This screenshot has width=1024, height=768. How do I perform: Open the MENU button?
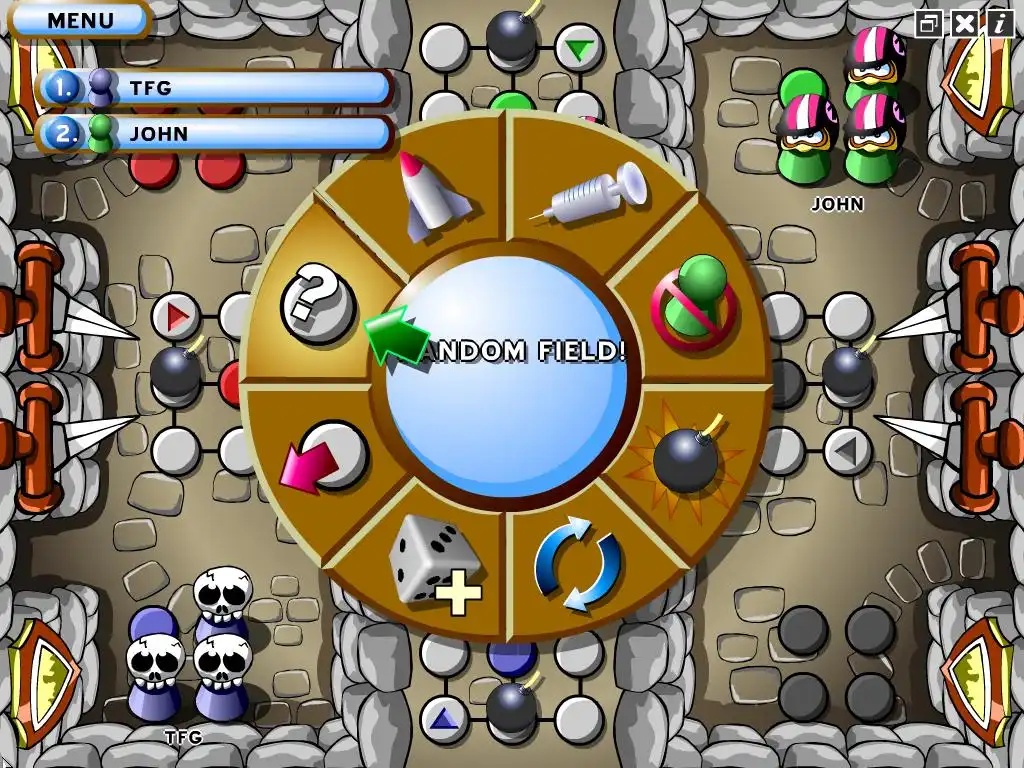(80, 20)
